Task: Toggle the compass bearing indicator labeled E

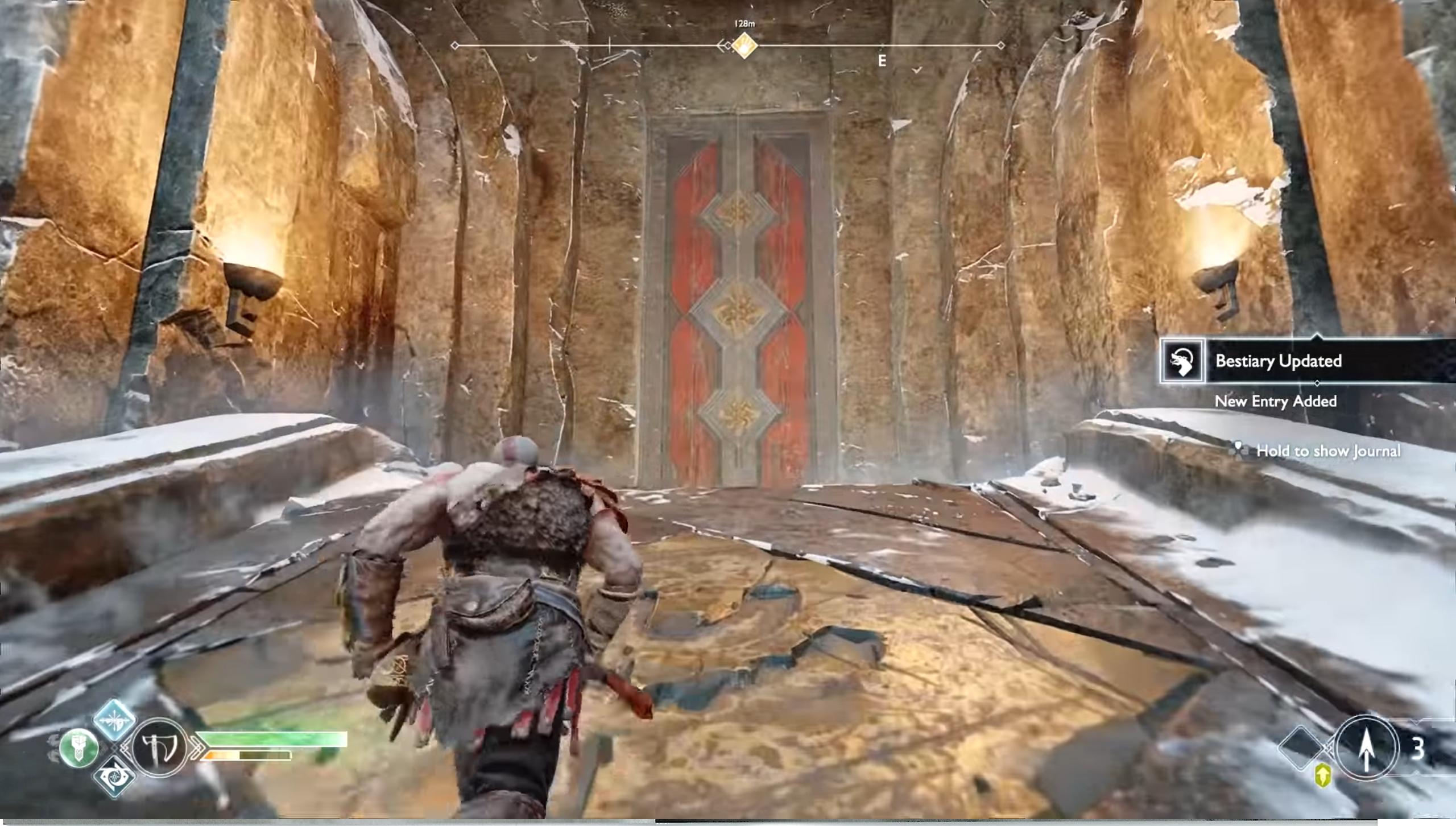Action: 882,60
